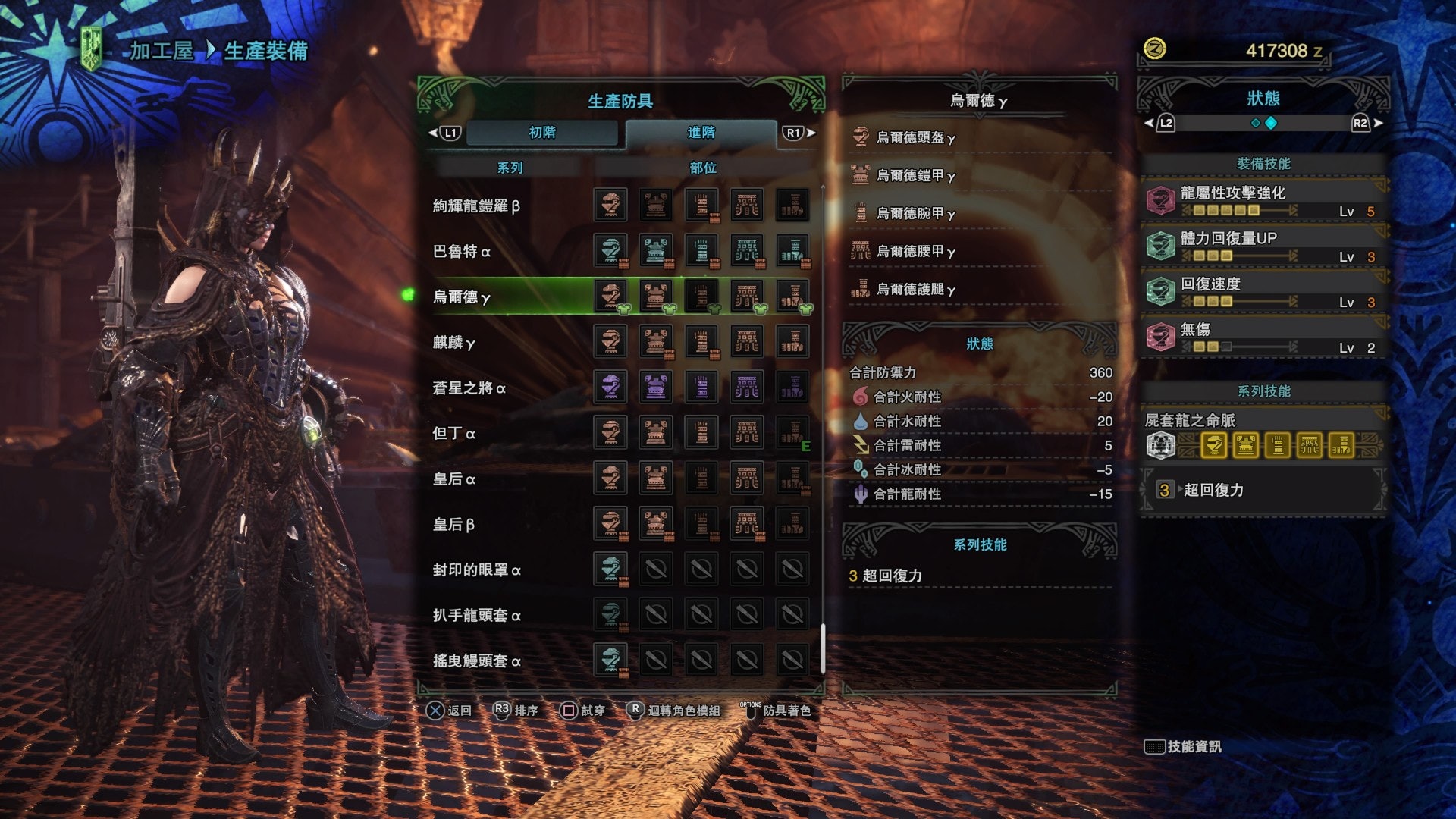Choose the 絢輝龍鎧羅β armor series row
Viewport: 1456px width, 819px height.
pos(476,206)
